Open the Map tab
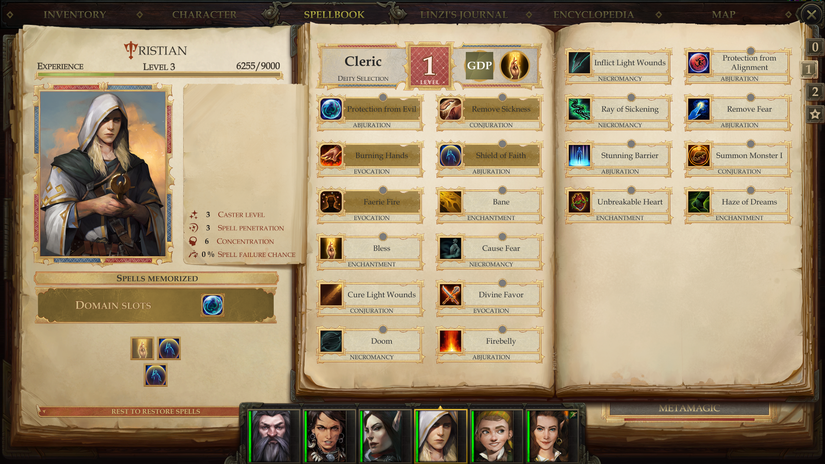Screen dimensions: 825x464 [724, 15]
